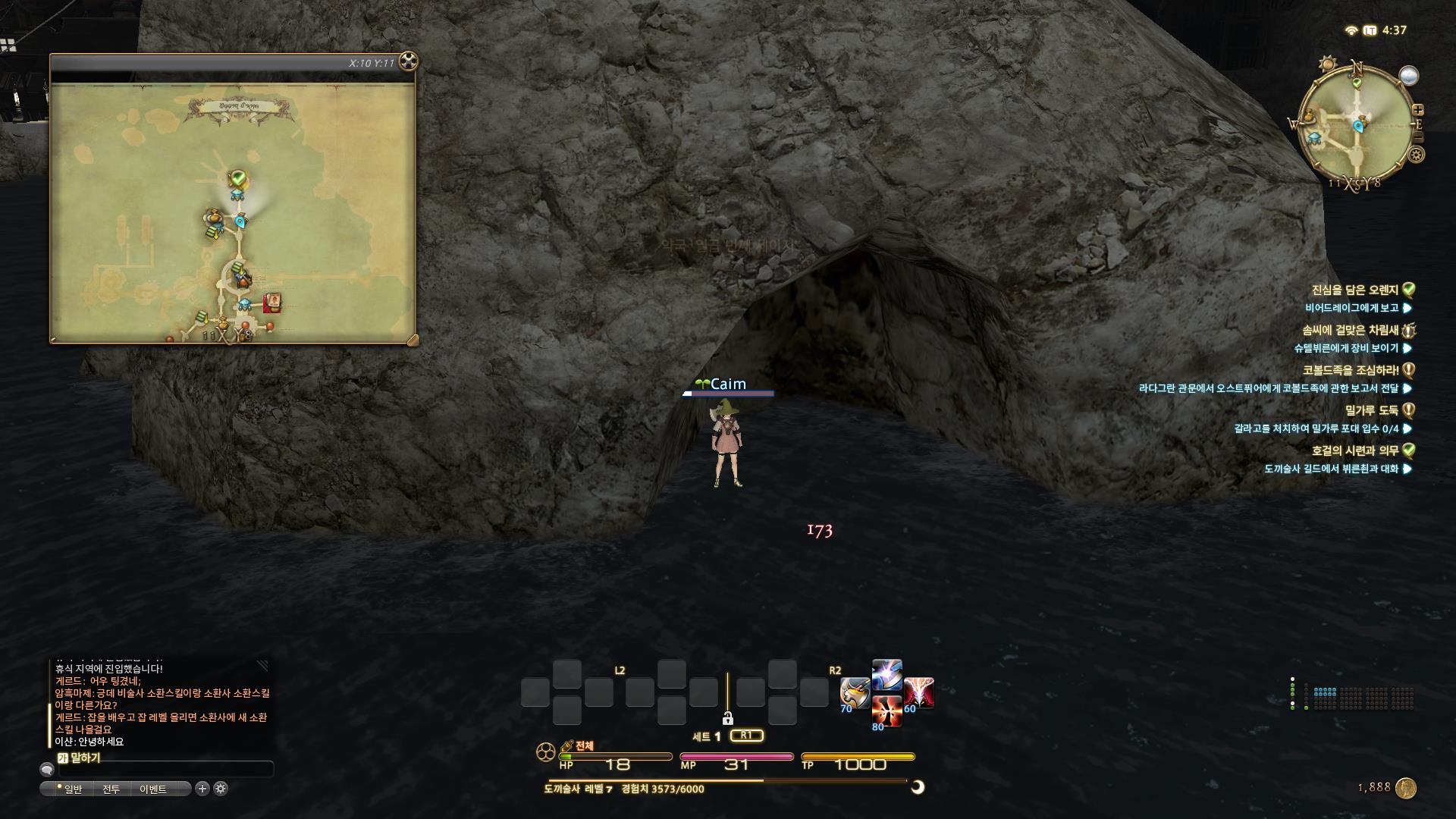Switch to the 전투 chat tab
This screenshot has height=819, width=1456.
[x=111, y=789]
